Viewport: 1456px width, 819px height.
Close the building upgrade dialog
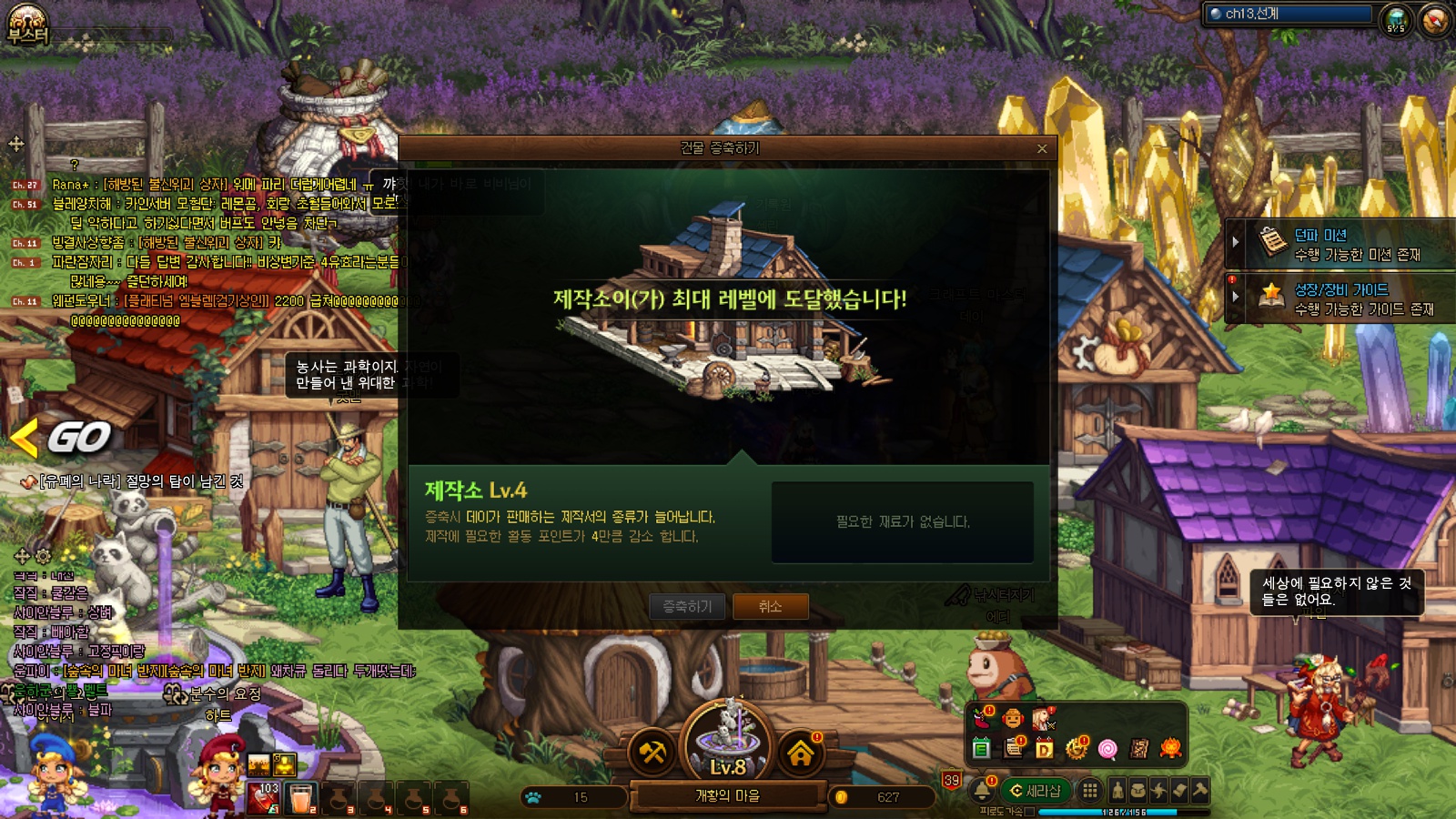tap(1042, 148)
